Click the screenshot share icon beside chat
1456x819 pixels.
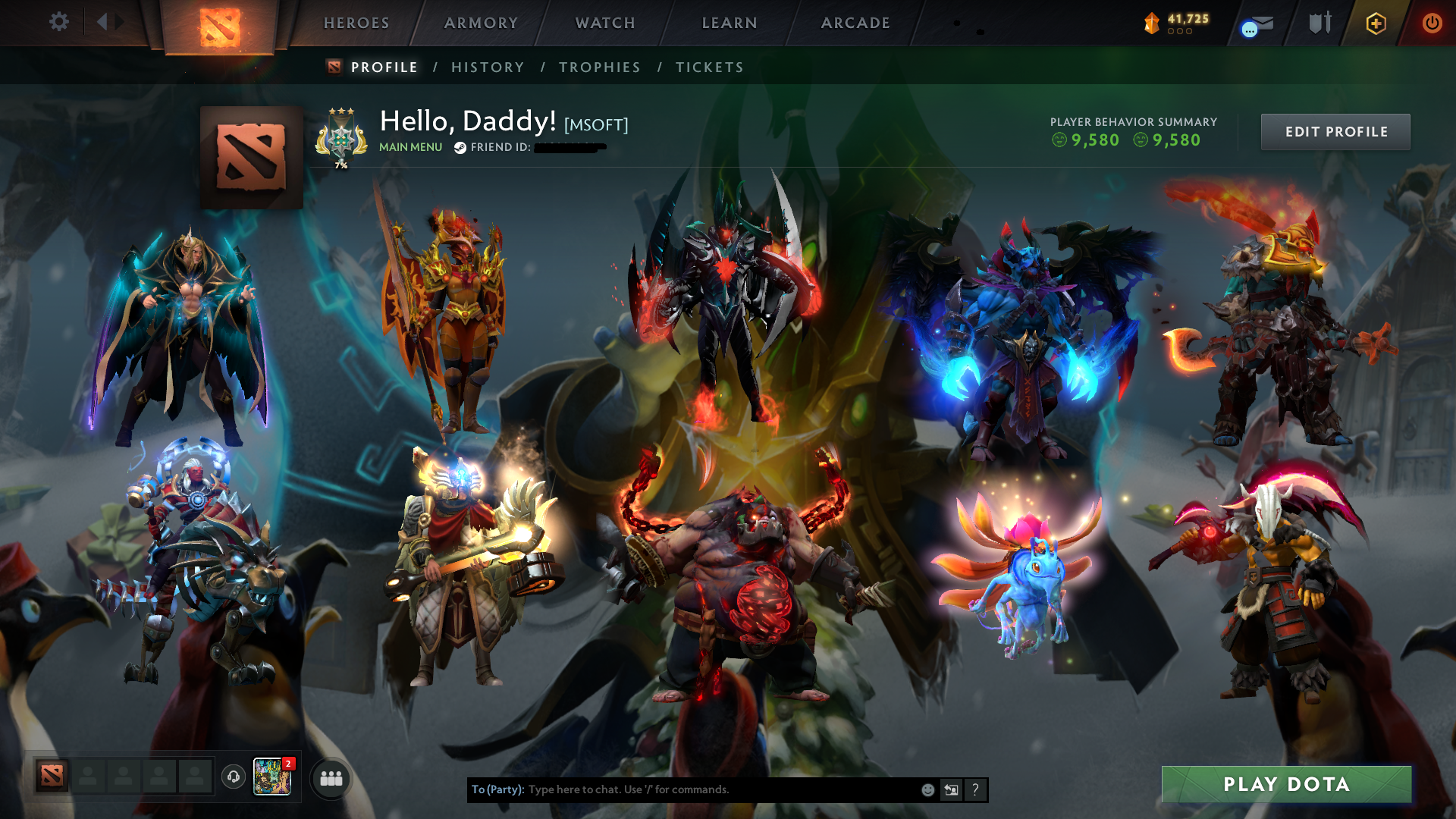[x=951, y=789]
